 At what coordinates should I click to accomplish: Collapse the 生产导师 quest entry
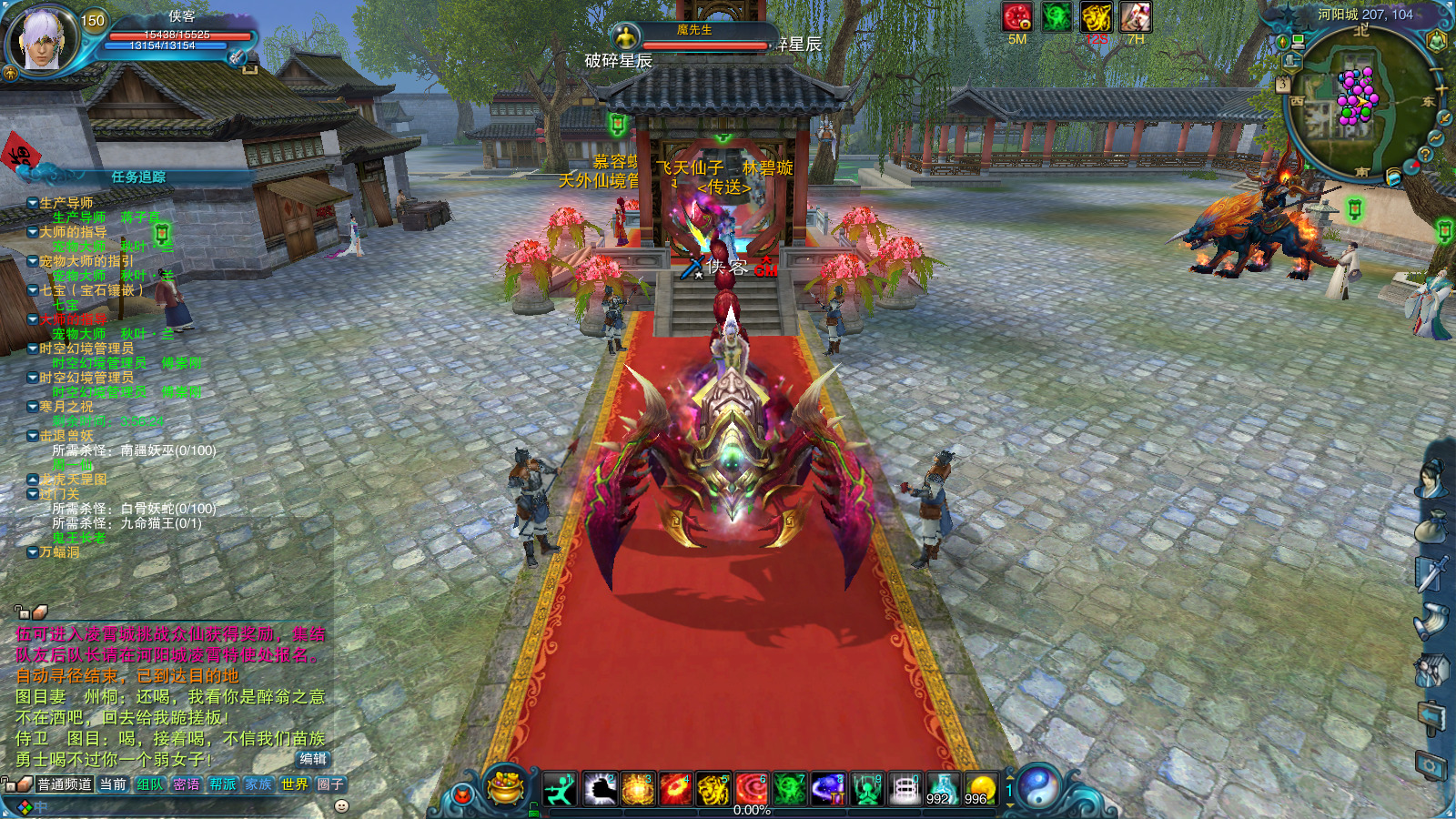[33, 203]
